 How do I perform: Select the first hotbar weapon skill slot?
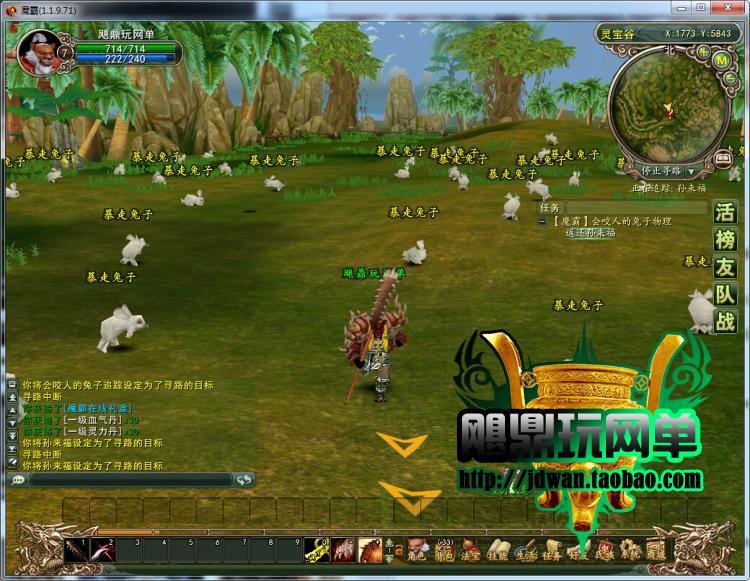(76, 551)
